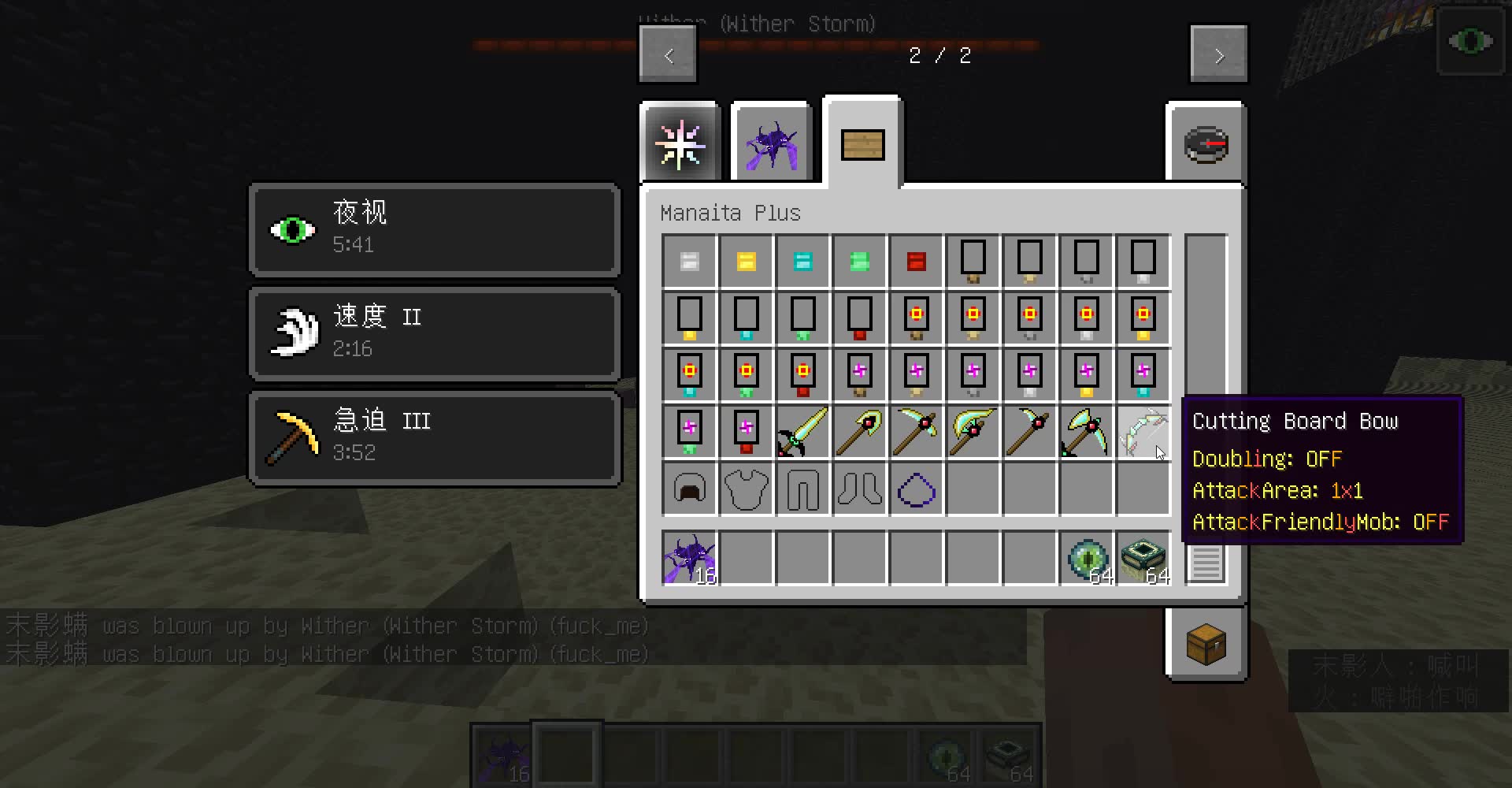This screenshot has width=1512, height=788.
Task: Switch to the star-shaped effects tab
Action: pos(680,142)
